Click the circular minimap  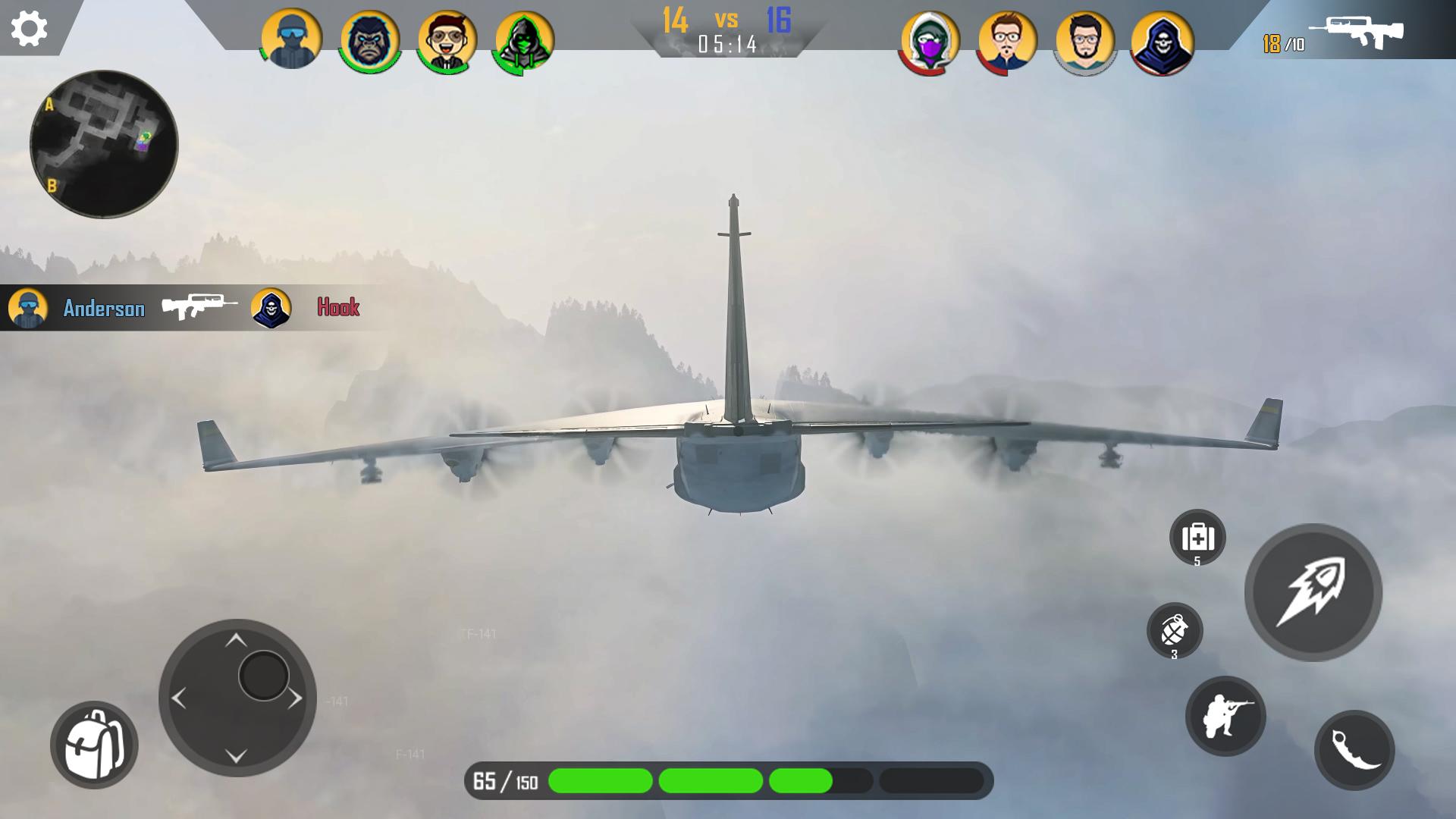104,144
